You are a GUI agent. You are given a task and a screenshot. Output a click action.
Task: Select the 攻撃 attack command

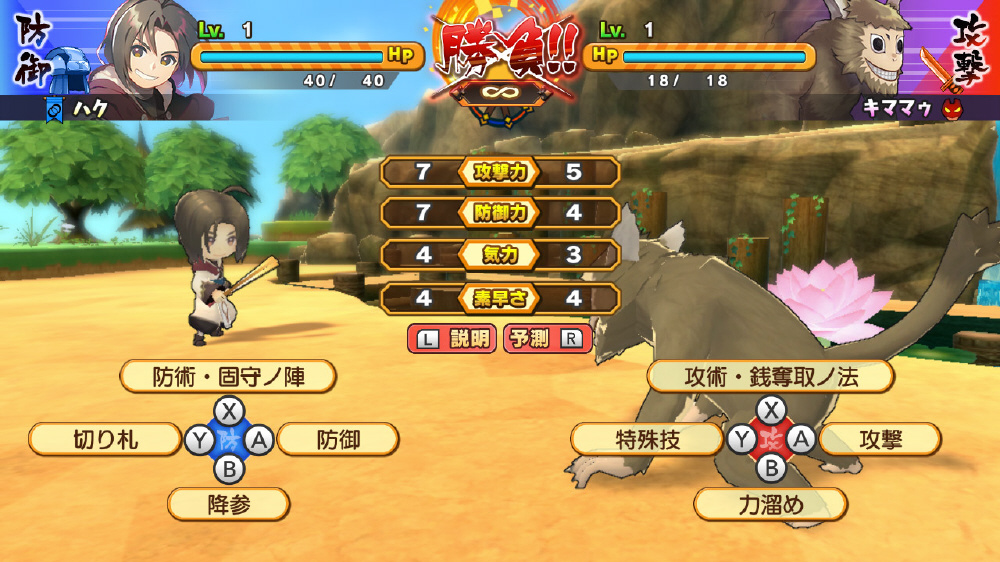click(x=880, y=439)
